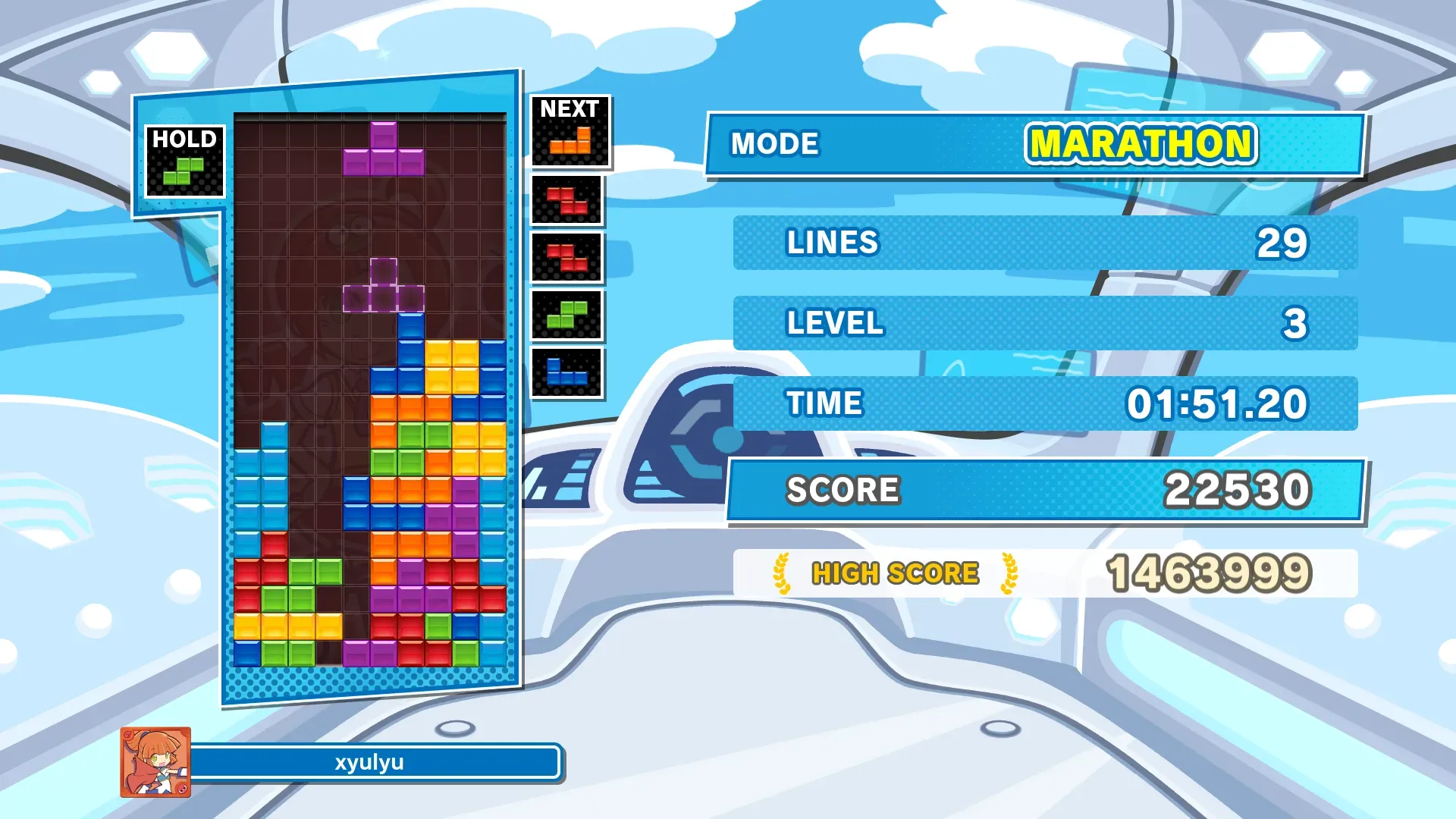Open the xyulyu player avatar portrait
Image resolution: width=1456 pixels, height=819 pixels.
click(x=155, y=762)
